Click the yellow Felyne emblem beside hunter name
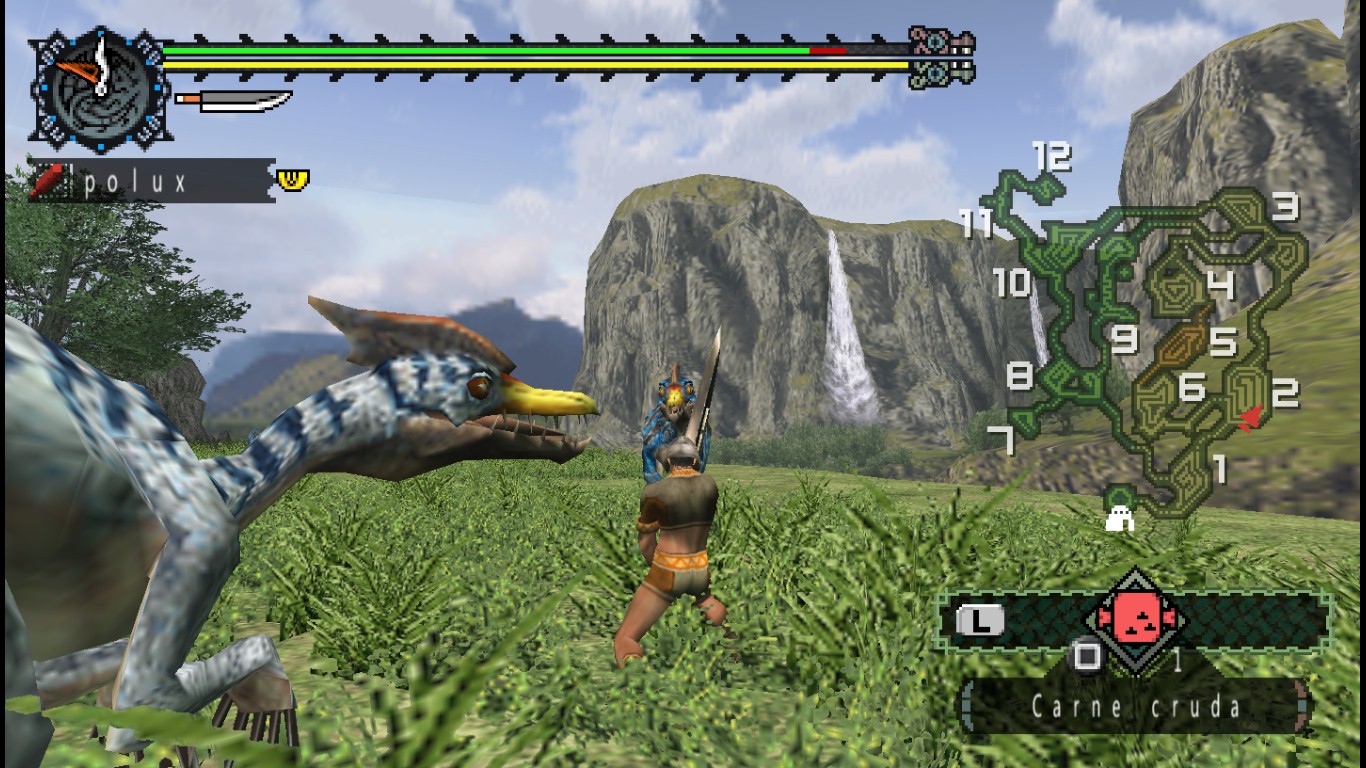Screen dimensions: 1366x768 292,178
